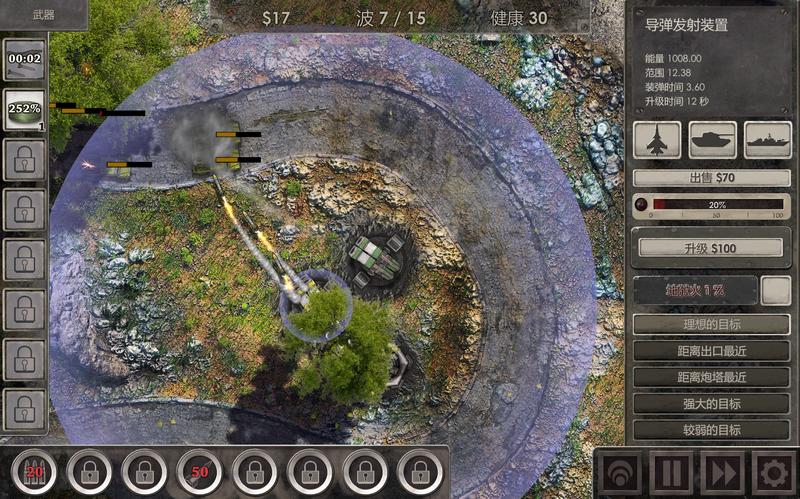800x499 pixels.
Task: Select the tower slot costing 50
Action: tap(200, 471)
